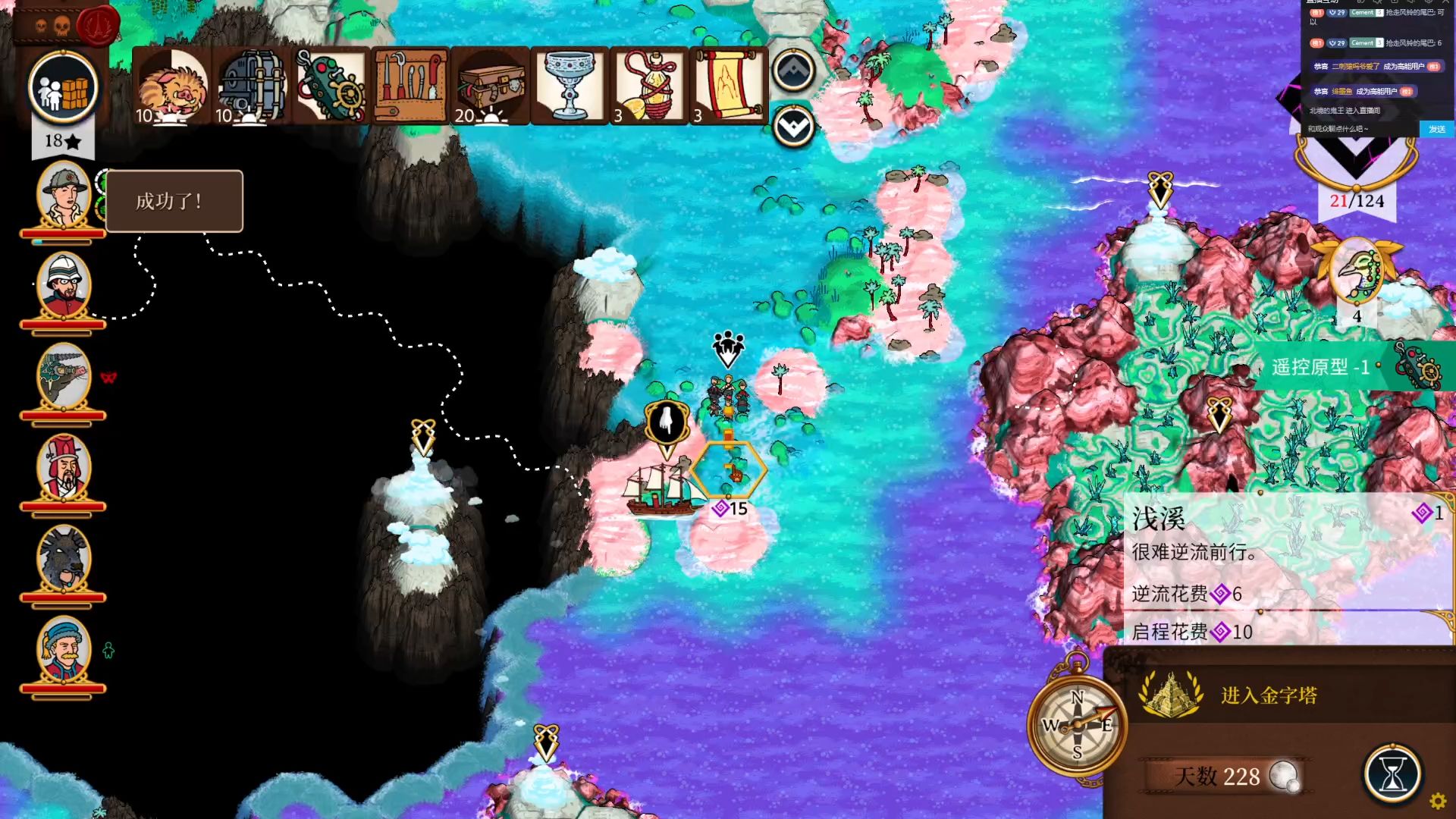Select the mechanical crocodile companion portrait
The image size is (1456, 819).
tap(64, 378)
